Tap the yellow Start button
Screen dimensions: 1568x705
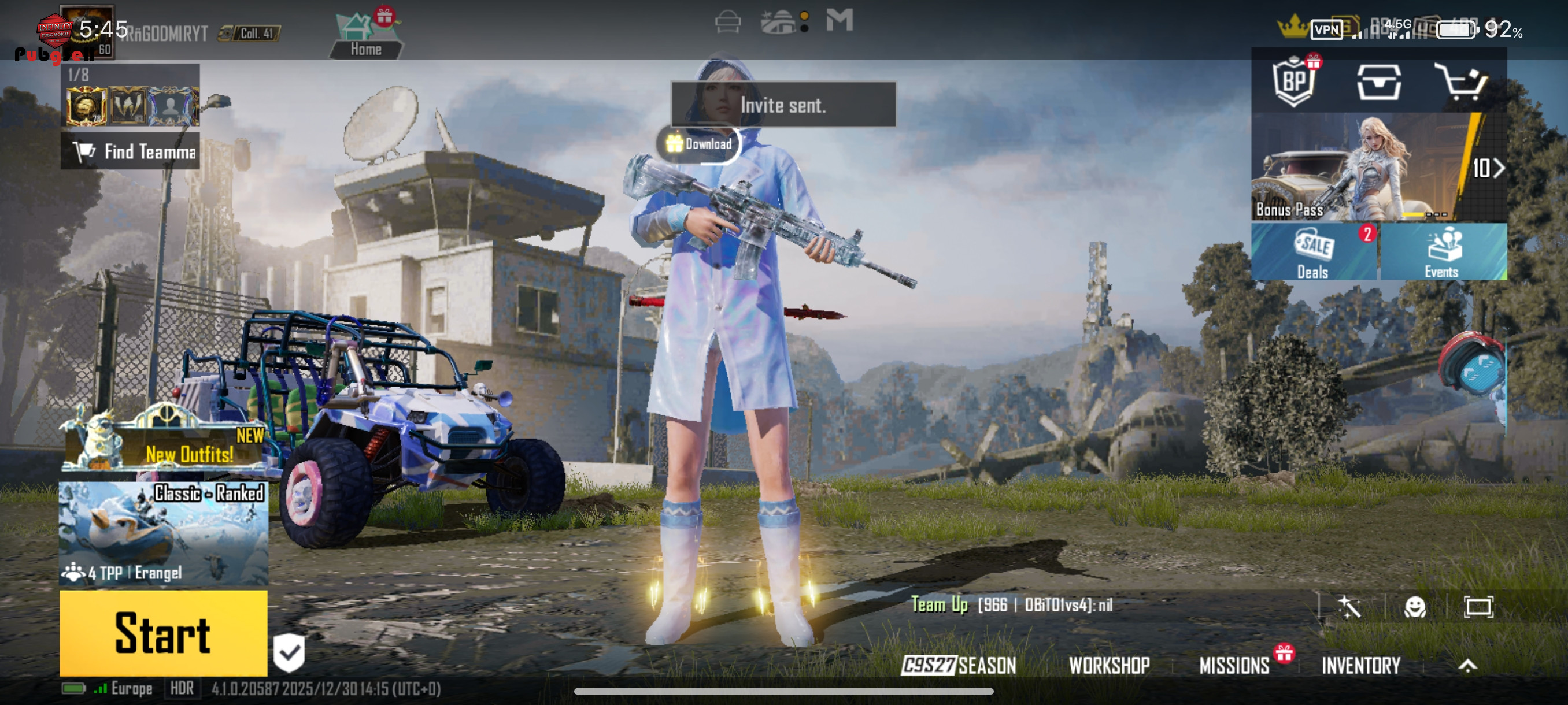click(163, 633)
